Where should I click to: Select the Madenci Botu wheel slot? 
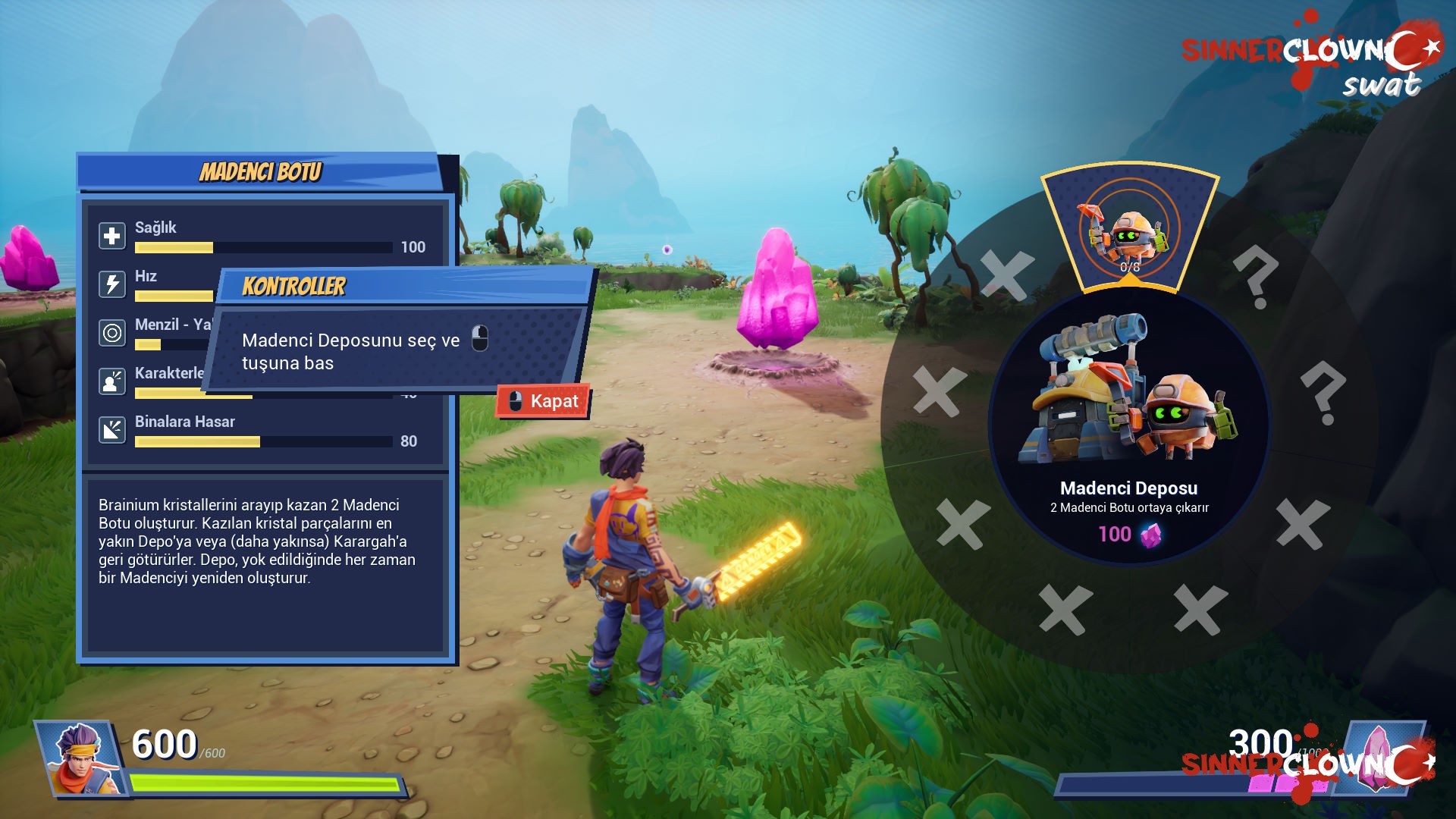coord(1129,229)
